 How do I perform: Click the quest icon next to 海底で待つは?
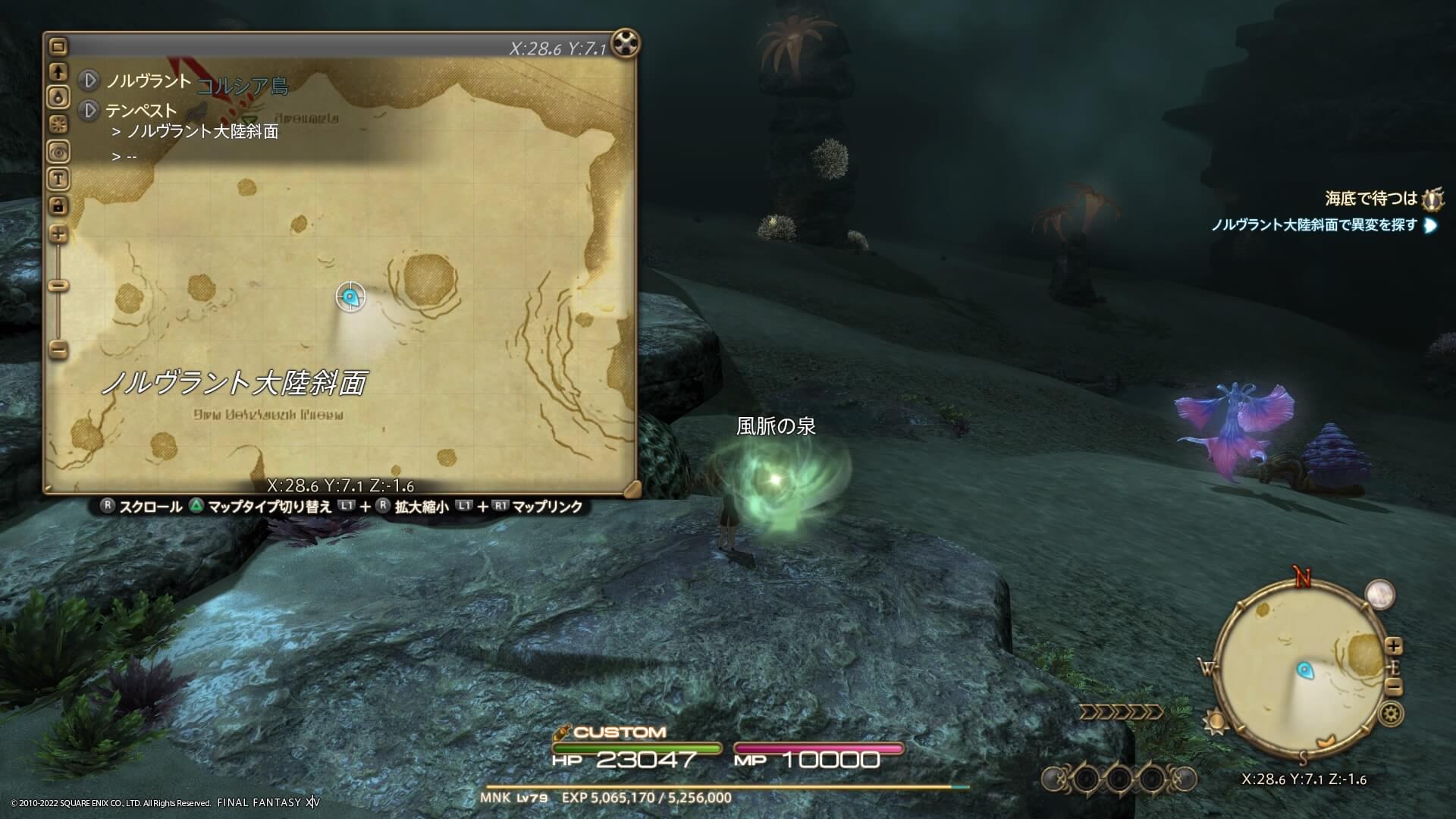coord(1432,199)
